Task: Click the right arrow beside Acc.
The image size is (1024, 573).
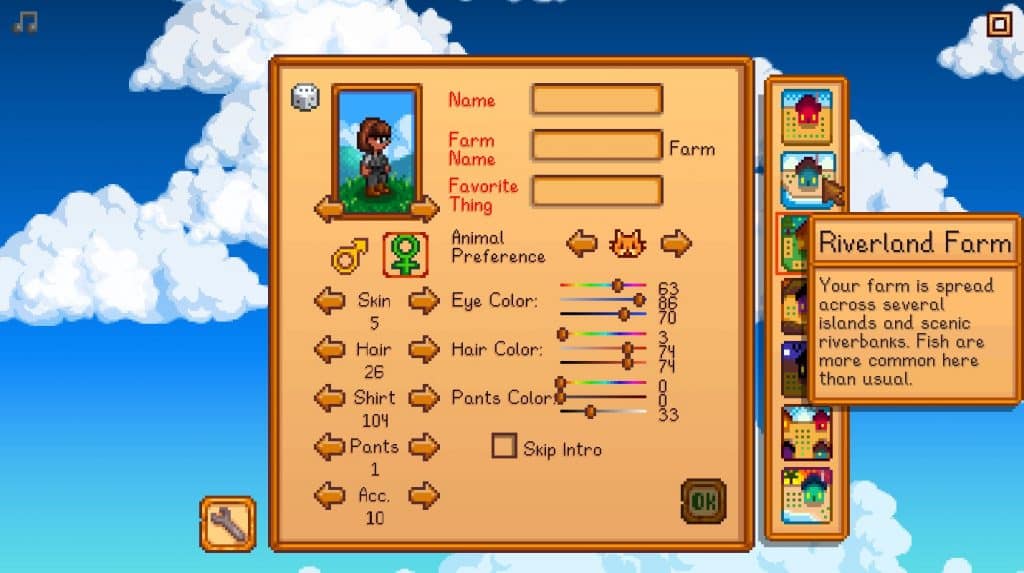Action: [424, 494]
